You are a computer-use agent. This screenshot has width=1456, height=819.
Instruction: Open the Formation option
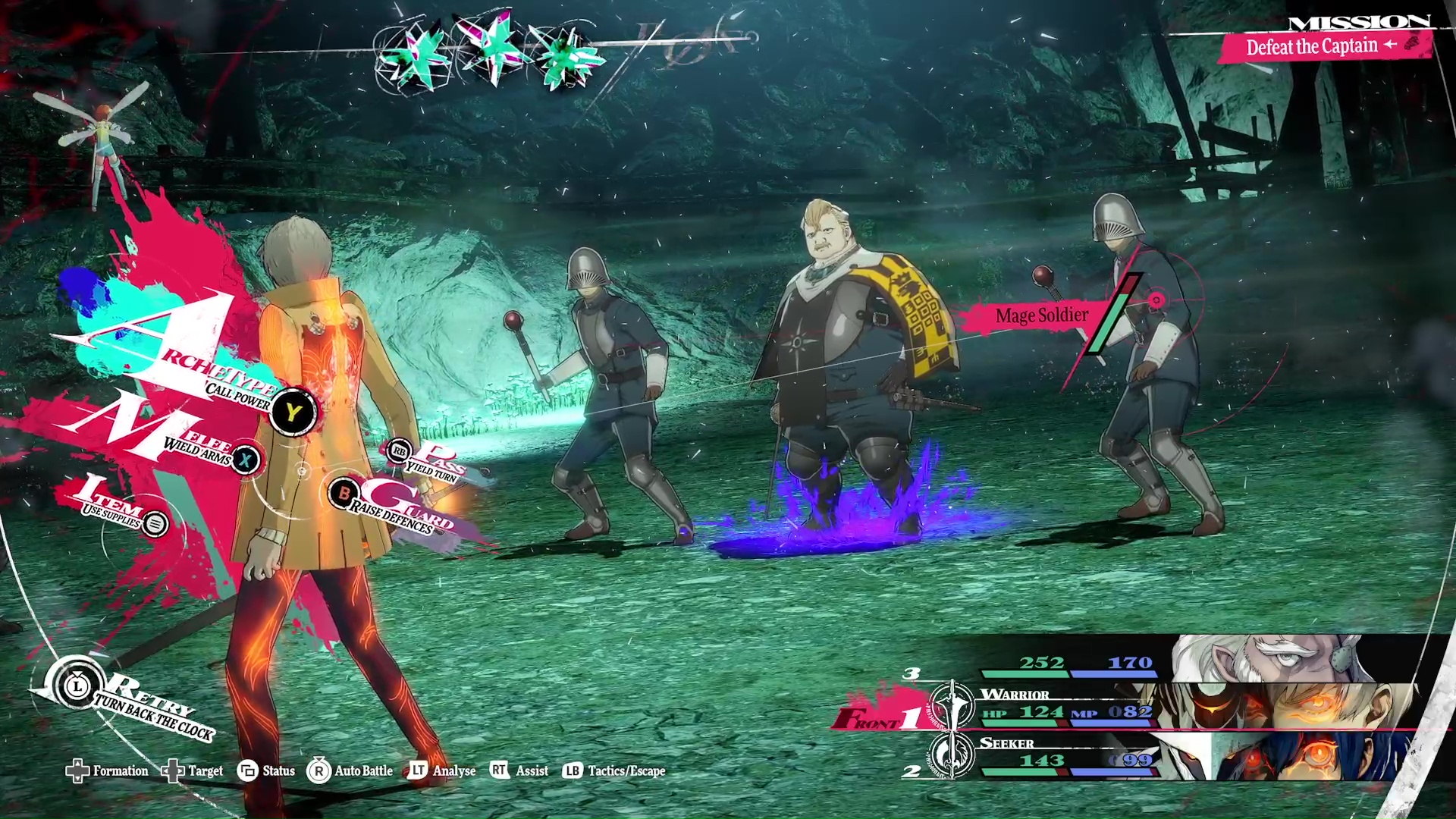pos(108,771)
